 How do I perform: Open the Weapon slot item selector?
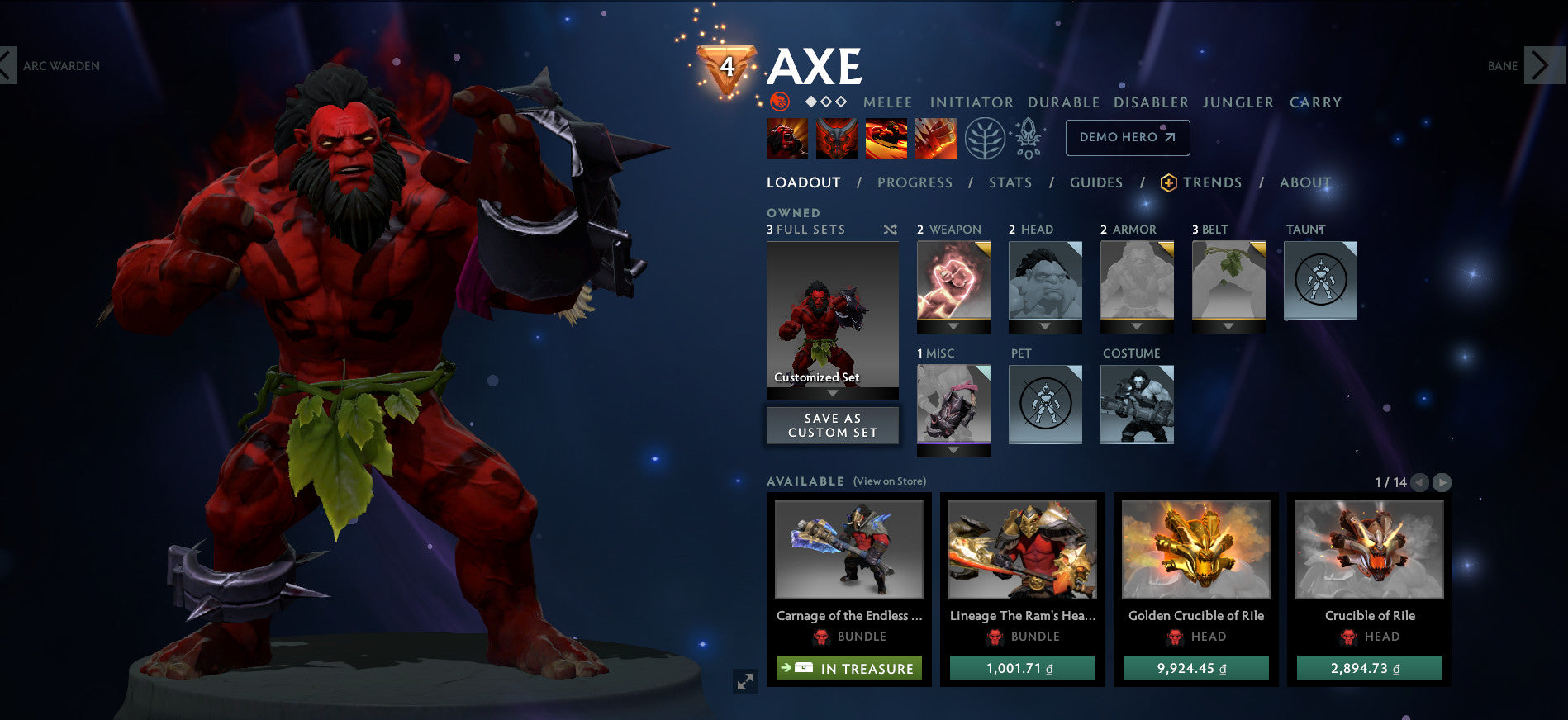point(953,281)
